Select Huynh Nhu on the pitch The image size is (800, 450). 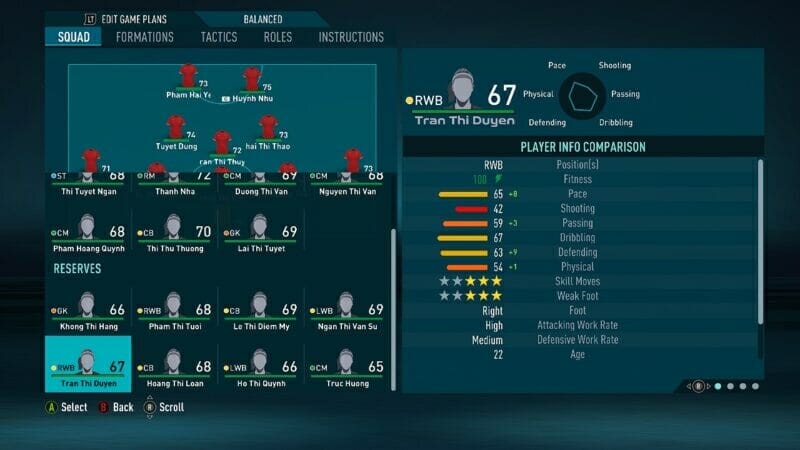(x=252, y=80)
